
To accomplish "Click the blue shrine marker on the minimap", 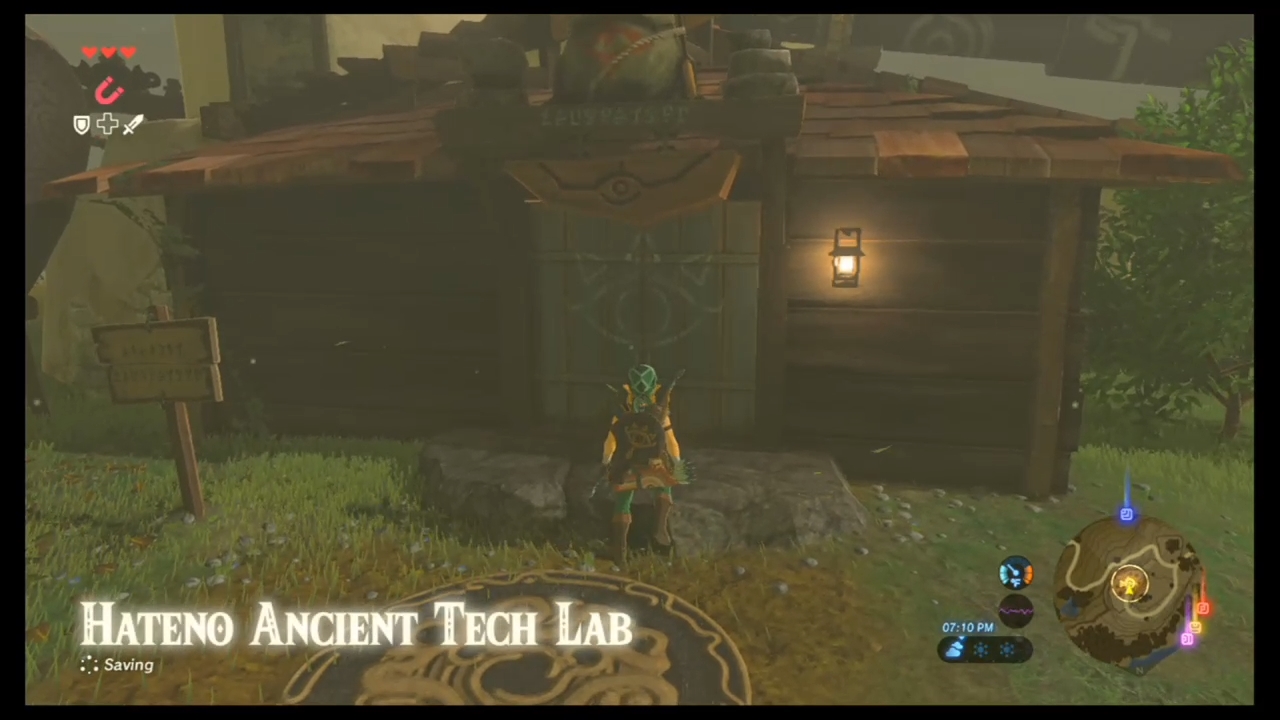I will [1127, 512].
